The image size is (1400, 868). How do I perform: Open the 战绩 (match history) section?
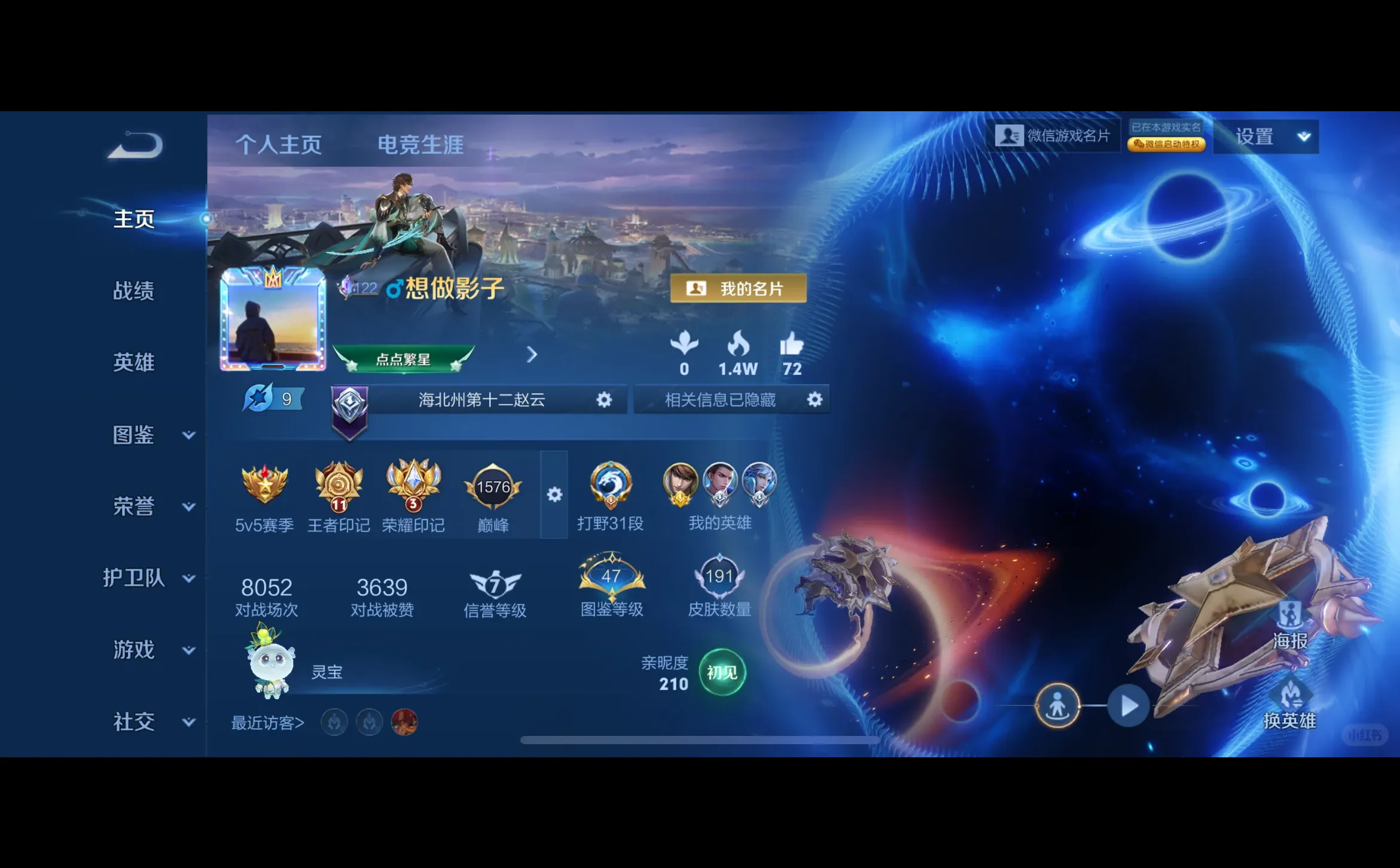[x=134, y=290]
